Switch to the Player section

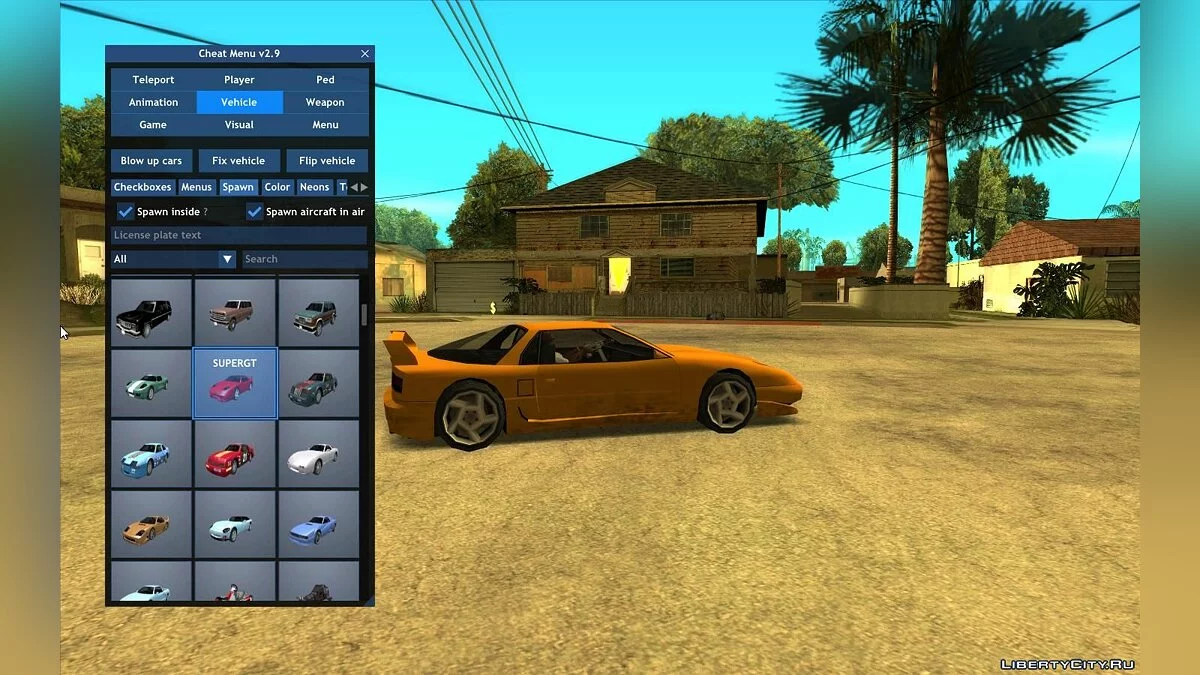click(239, 80)
